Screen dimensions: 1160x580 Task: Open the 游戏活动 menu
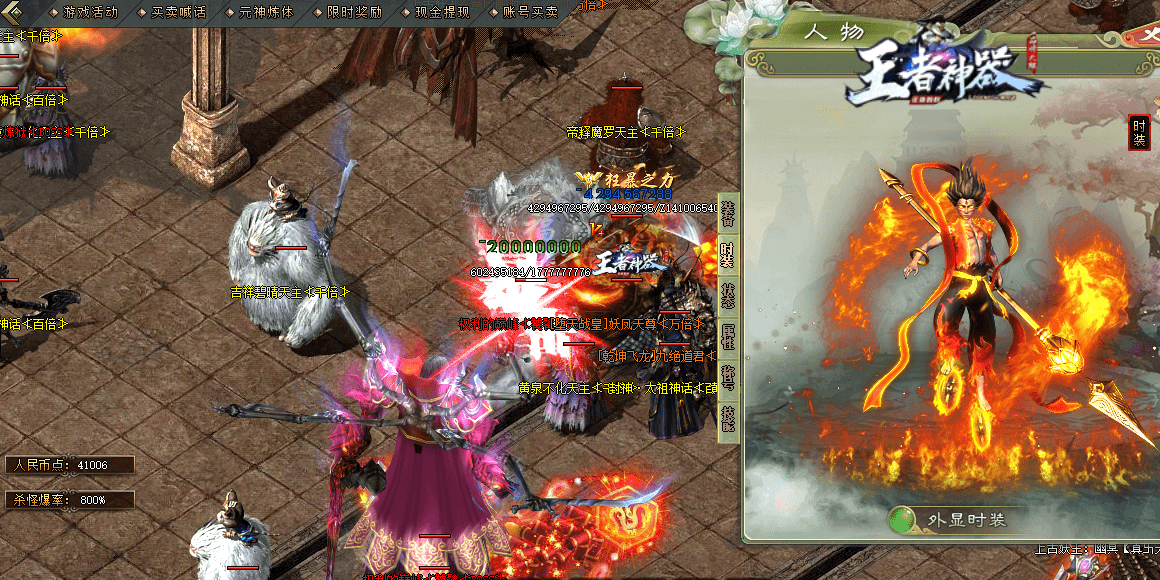[89, 12]
